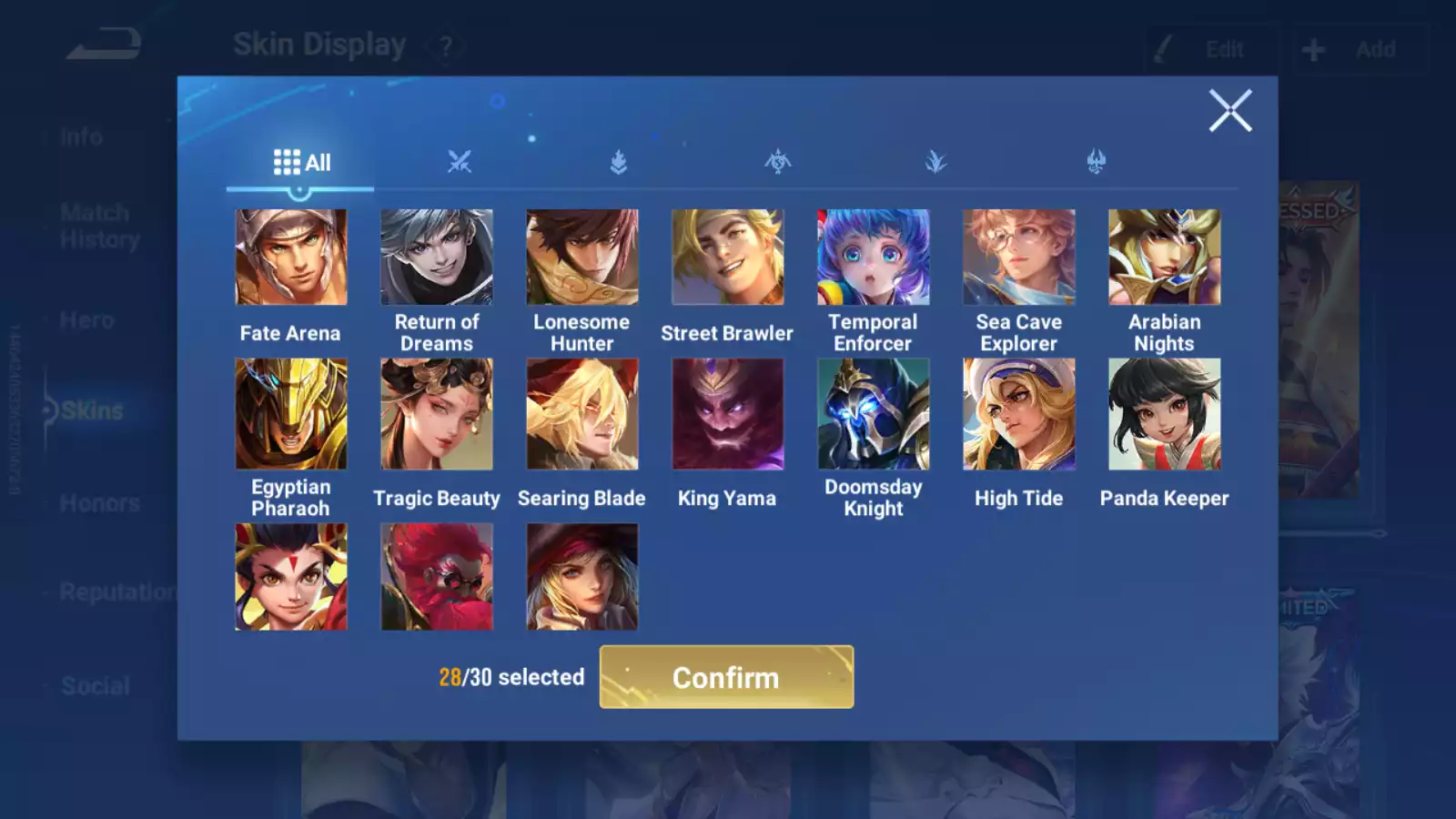
Task: Switch to the All tab
Action: pos(300,161)
